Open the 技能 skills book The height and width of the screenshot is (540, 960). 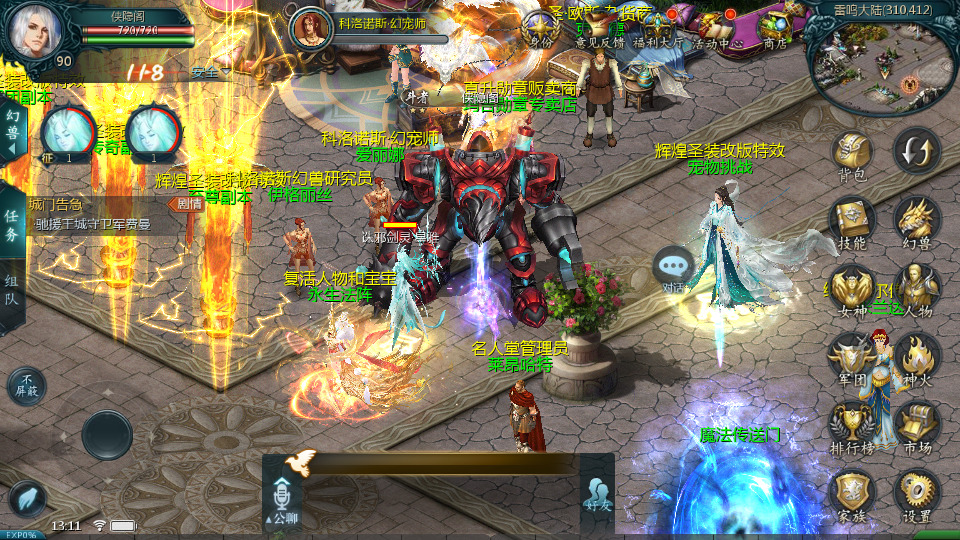click(852, 220)
